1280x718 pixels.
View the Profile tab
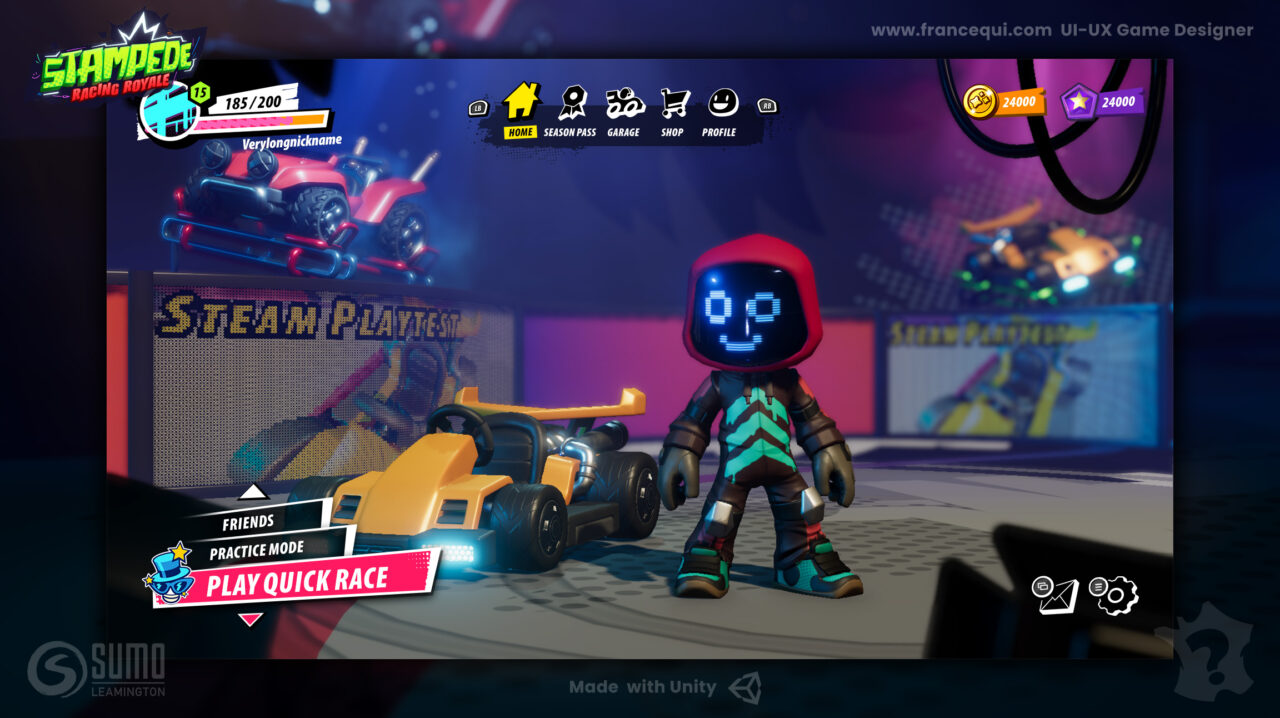tap(720, 110)
